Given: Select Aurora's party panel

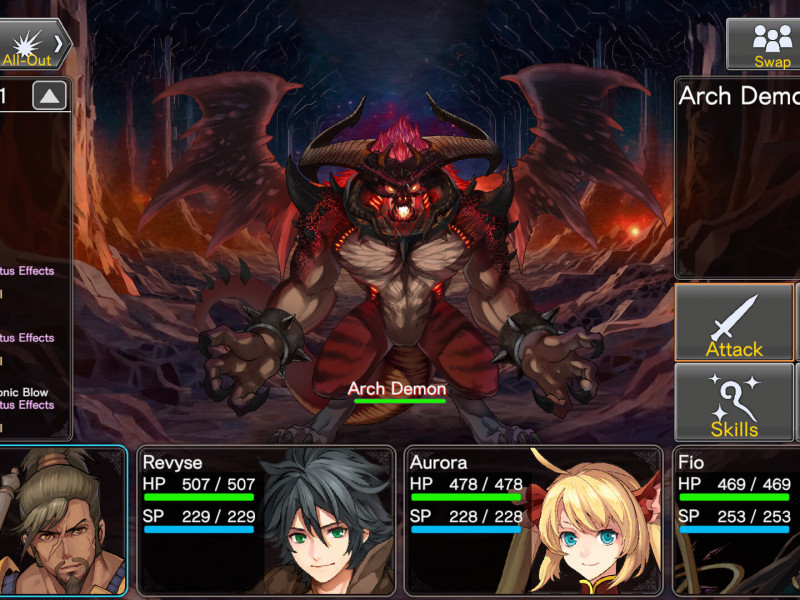Looking at the screenshot, I should 533,520.
